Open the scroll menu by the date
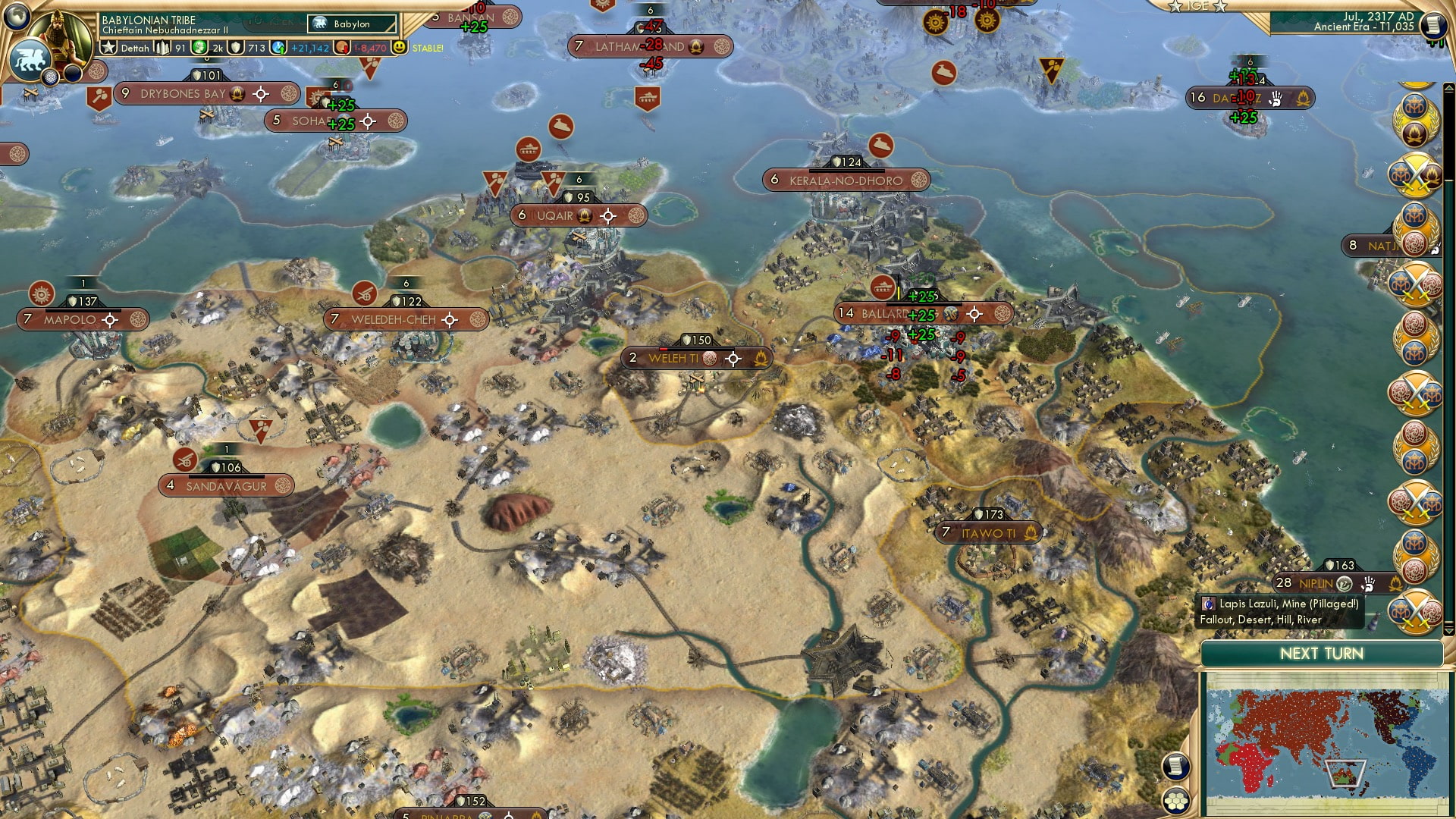The image size is (1456, 819). point(1433,26)
